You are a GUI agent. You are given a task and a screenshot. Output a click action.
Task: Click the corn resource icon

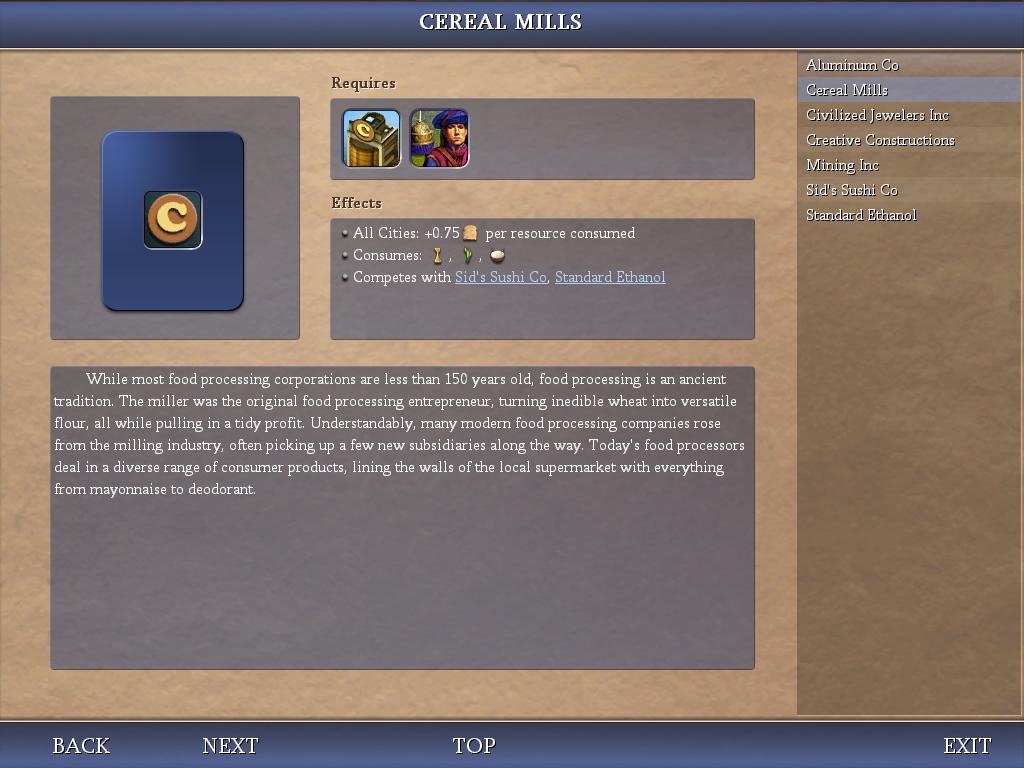[x=467, y=256]
